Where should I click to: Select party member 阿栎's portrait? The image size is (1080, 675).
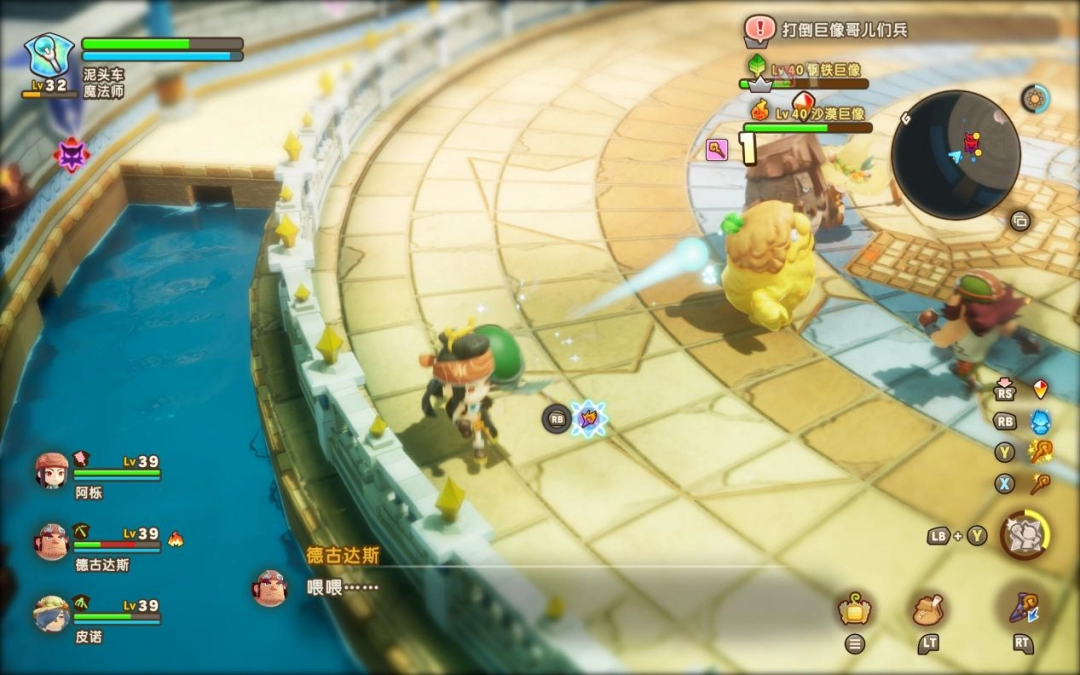(x=51, y=470)
